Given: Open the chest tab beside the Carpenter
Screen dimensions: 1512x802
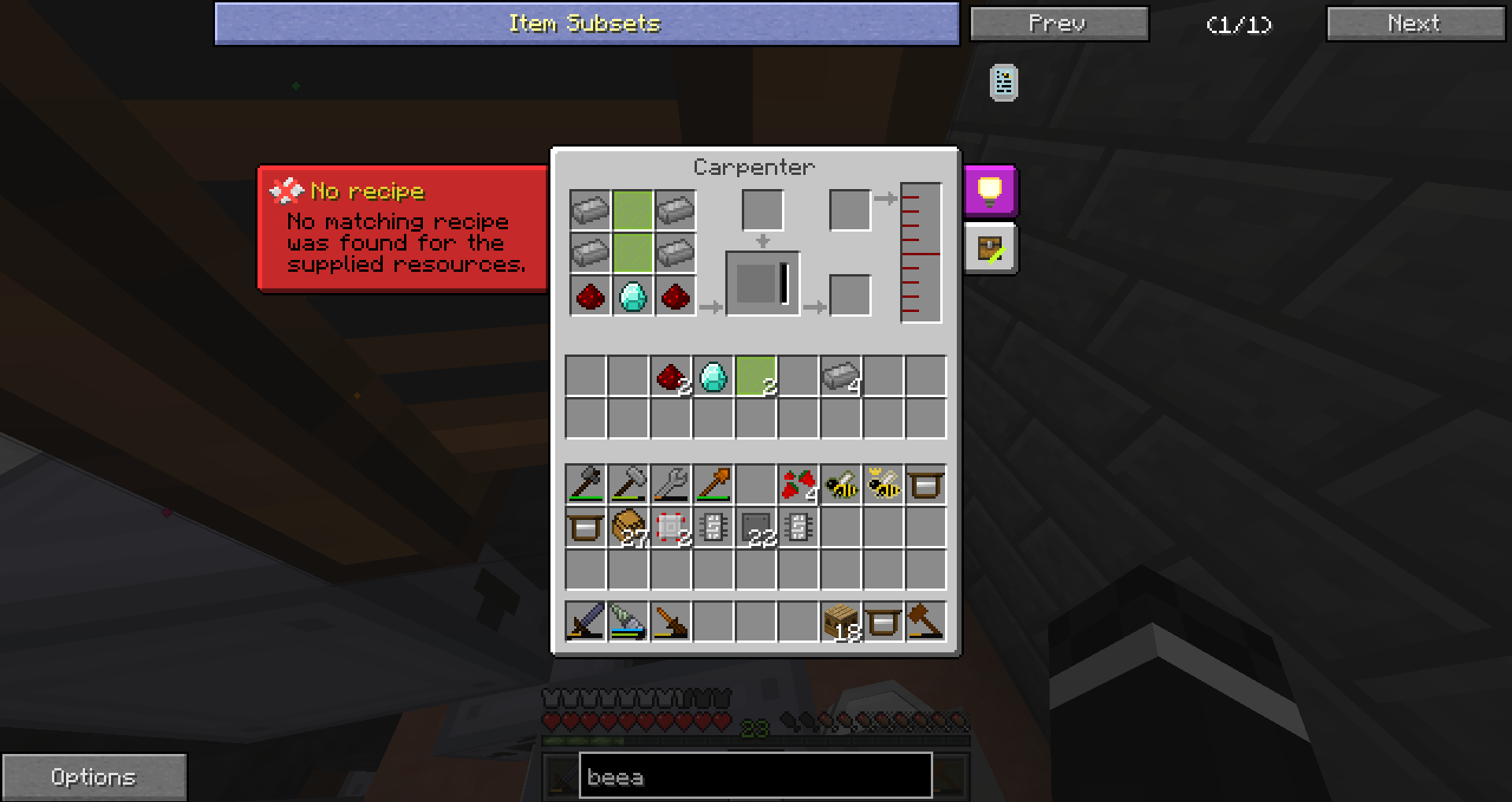Looking at the screenshot, I should [990, 250].
